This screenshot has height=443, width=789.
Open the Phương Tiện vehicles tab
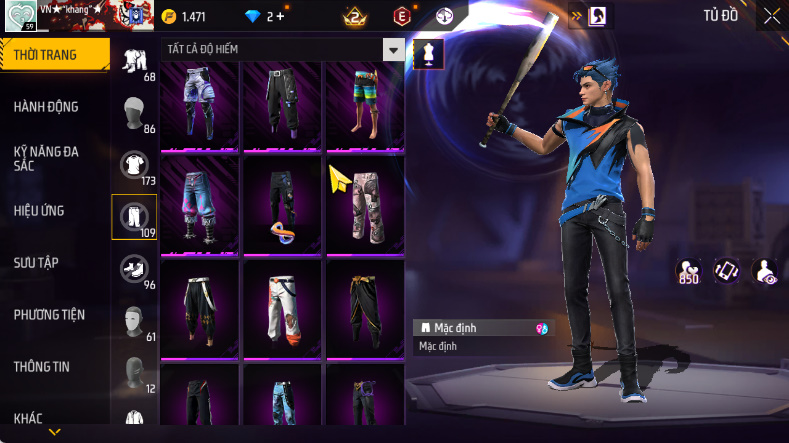click(x=49, y=315)
